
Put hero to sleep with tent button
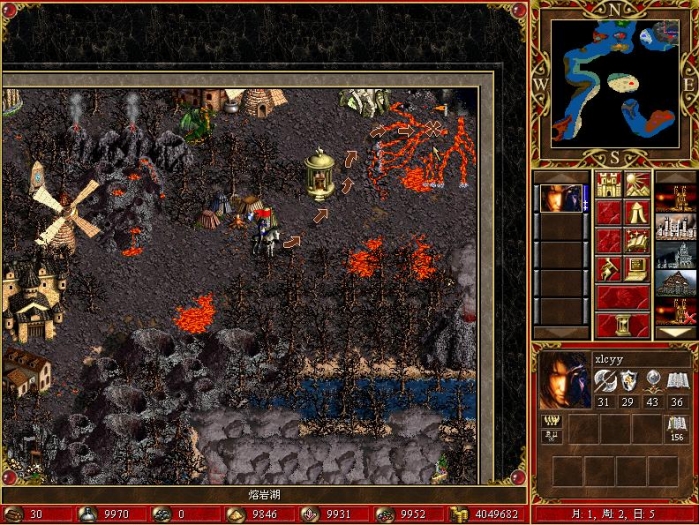tap(637, 213)
